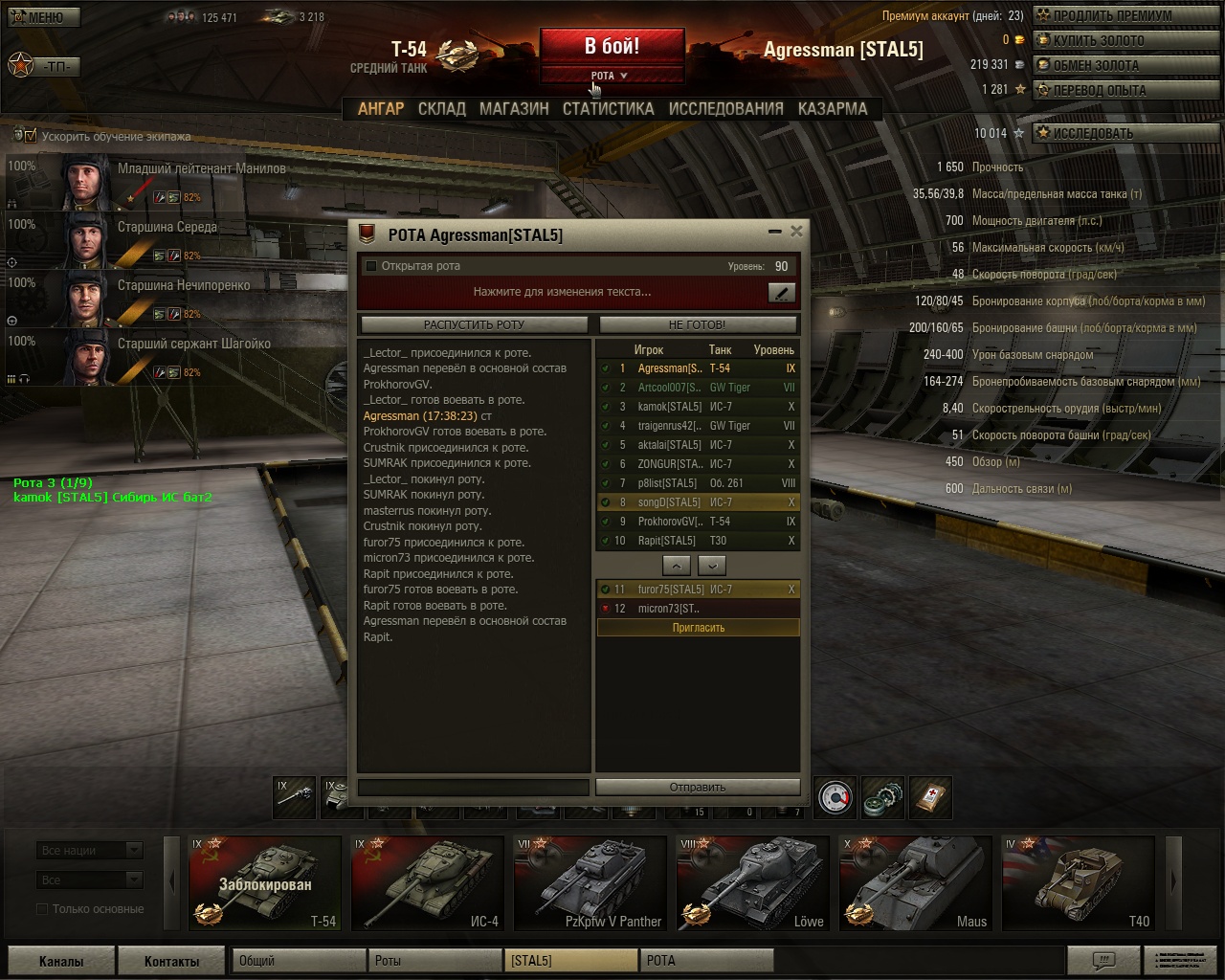This screenshot has width=1225, height=980.
Task: Switch to the СКЛАД tab
Action: 441,109
